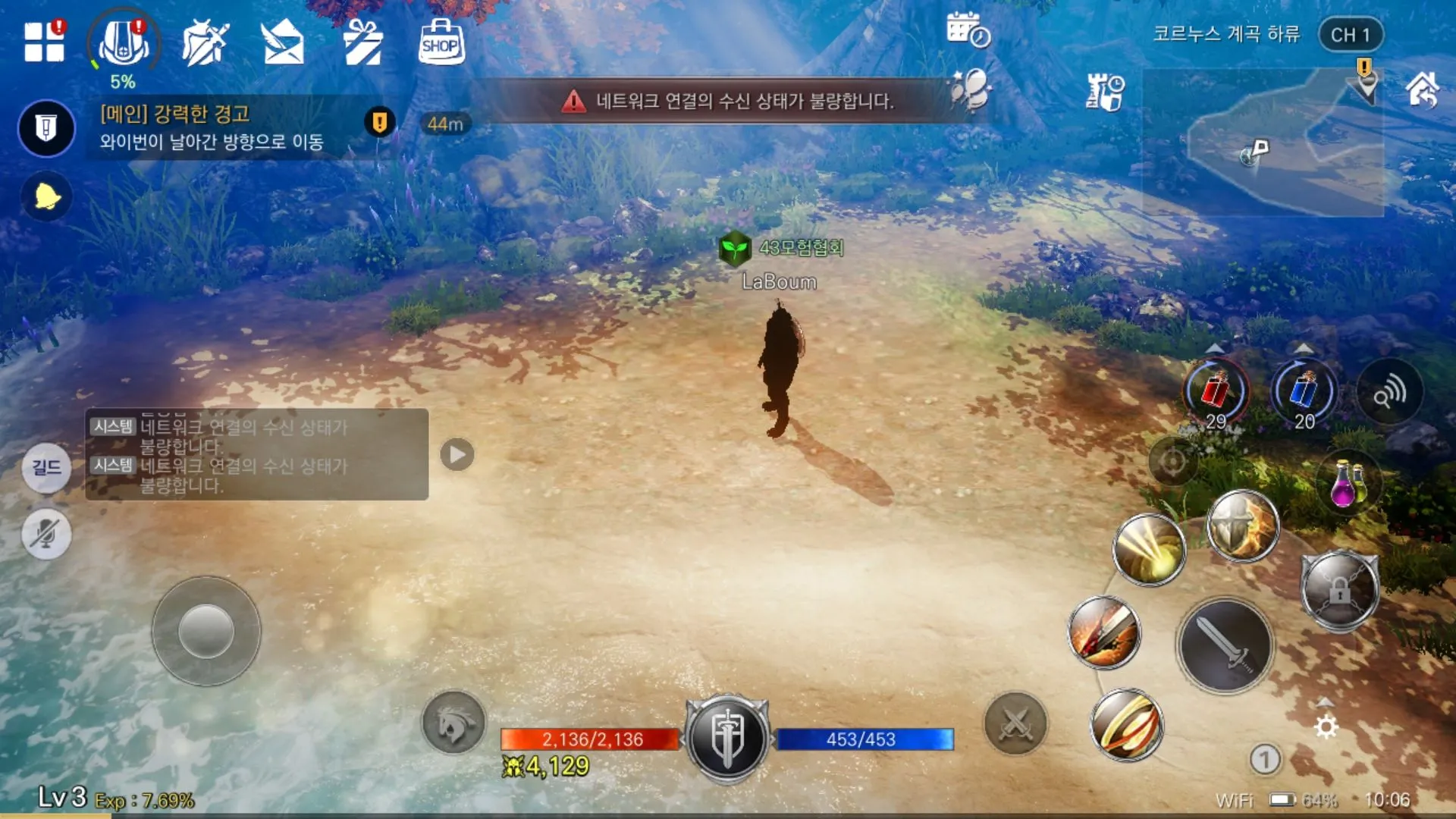The image size is (1456, 819).
Task: Open the main grid menu
Action: [x=44, y=41]
